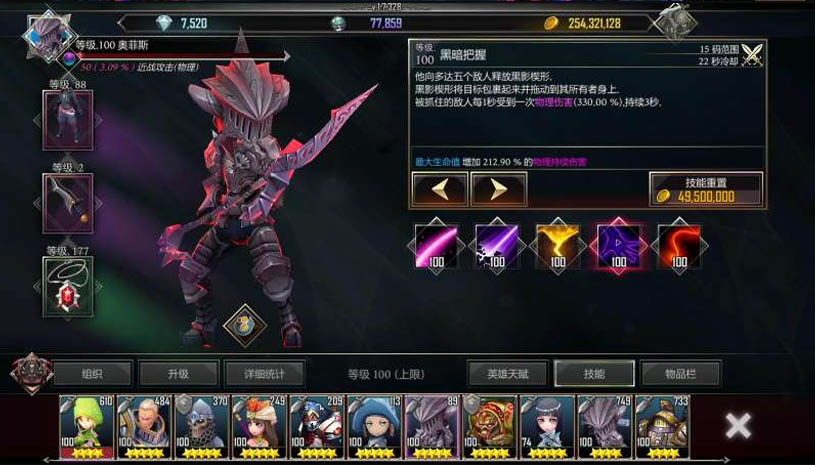Open 详细统计 detailed statistics

(x=264, y=373)
